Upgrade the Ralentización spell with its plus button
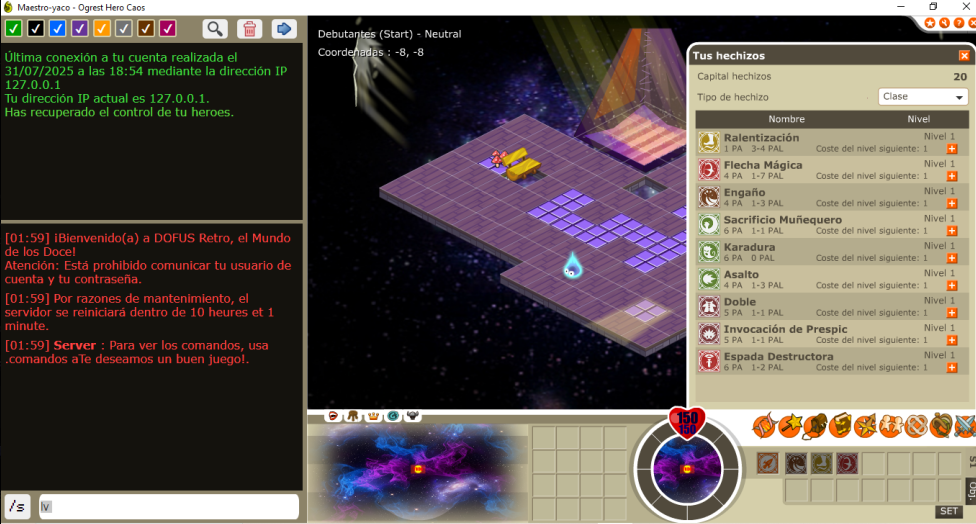976x524 pixels. pos(952,149)
